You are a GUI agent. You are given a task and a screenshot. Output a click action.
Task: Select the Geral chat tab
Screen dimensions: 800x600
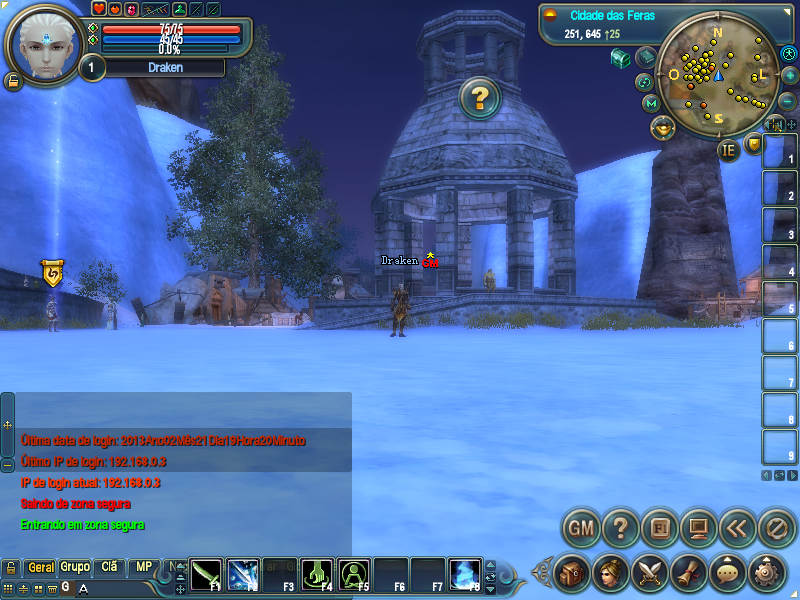point(41,567)
